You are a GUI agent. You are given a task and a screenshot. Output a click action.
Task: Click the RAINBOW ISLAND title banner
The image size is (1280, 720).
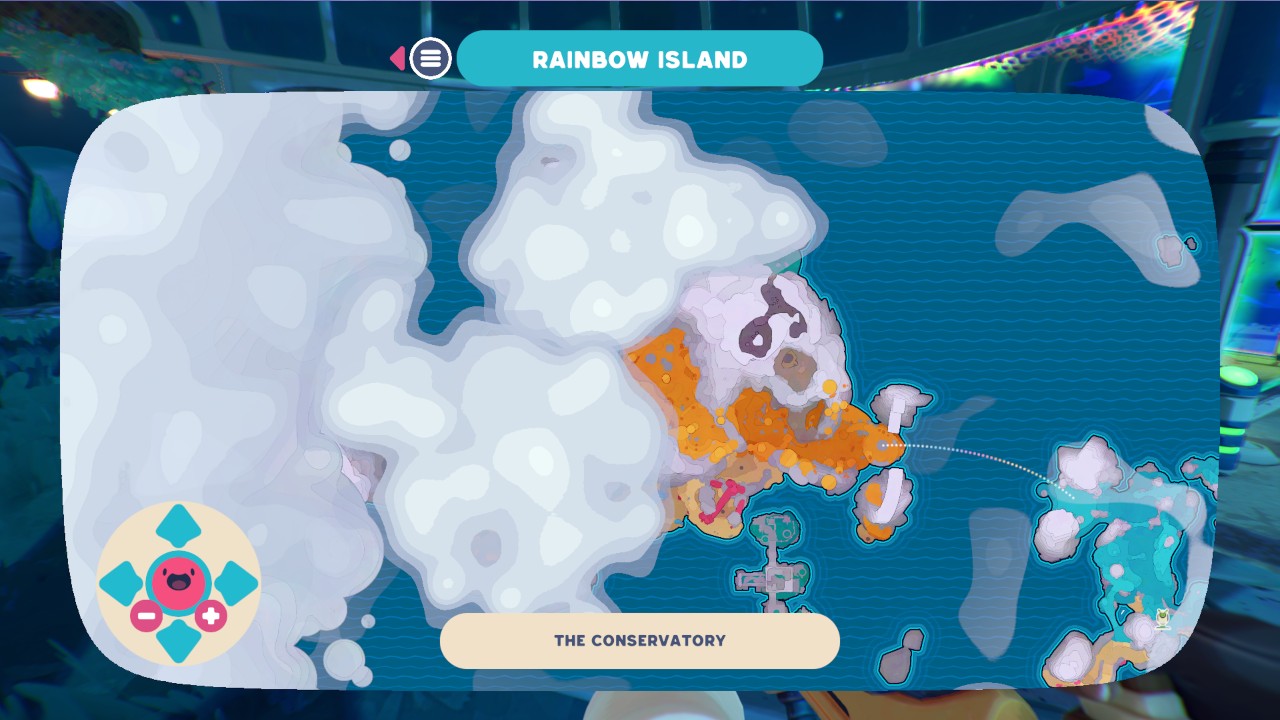(641, 58)
